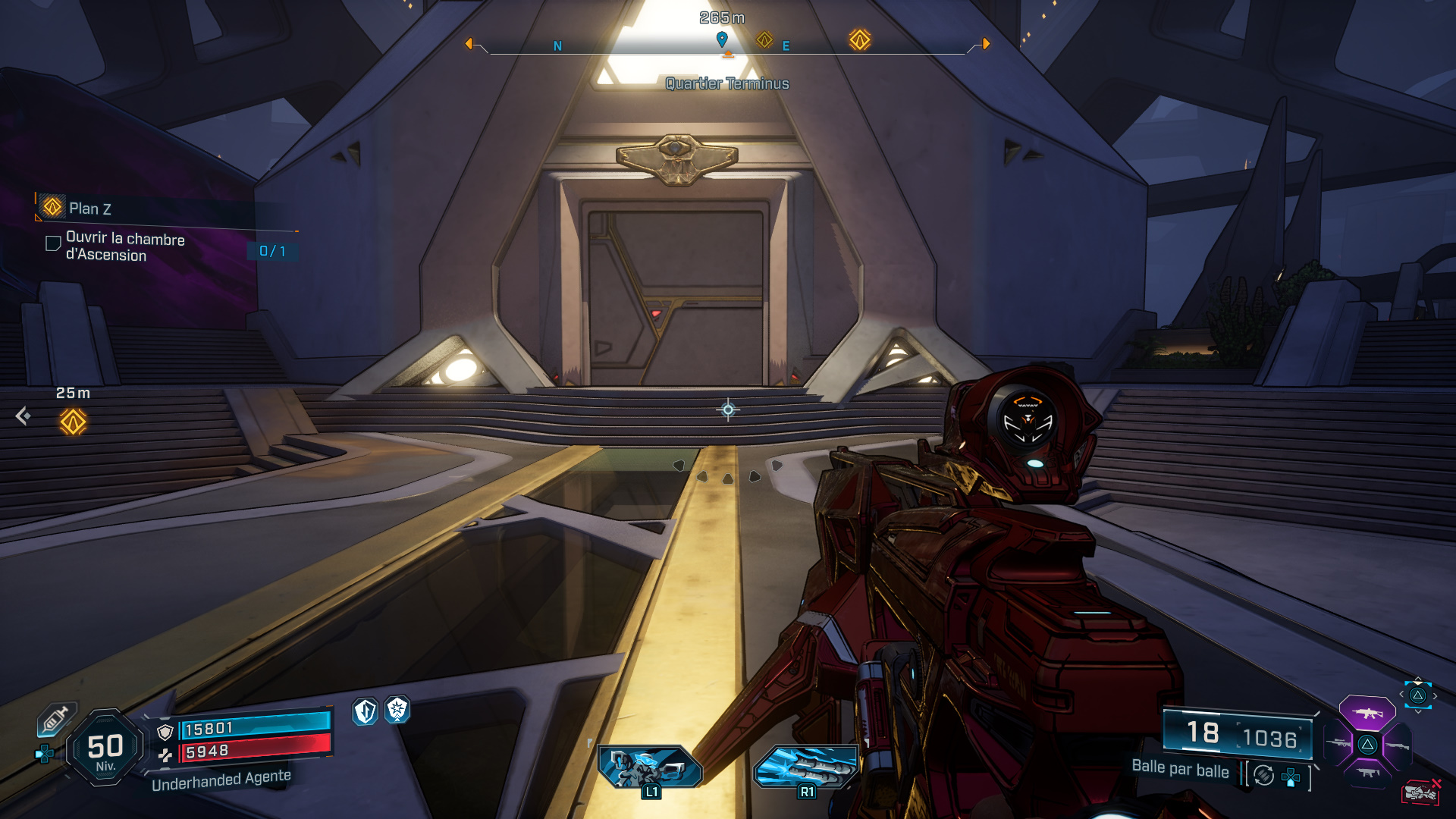Activate the L1 action skill icon

[x=650, y=767]
